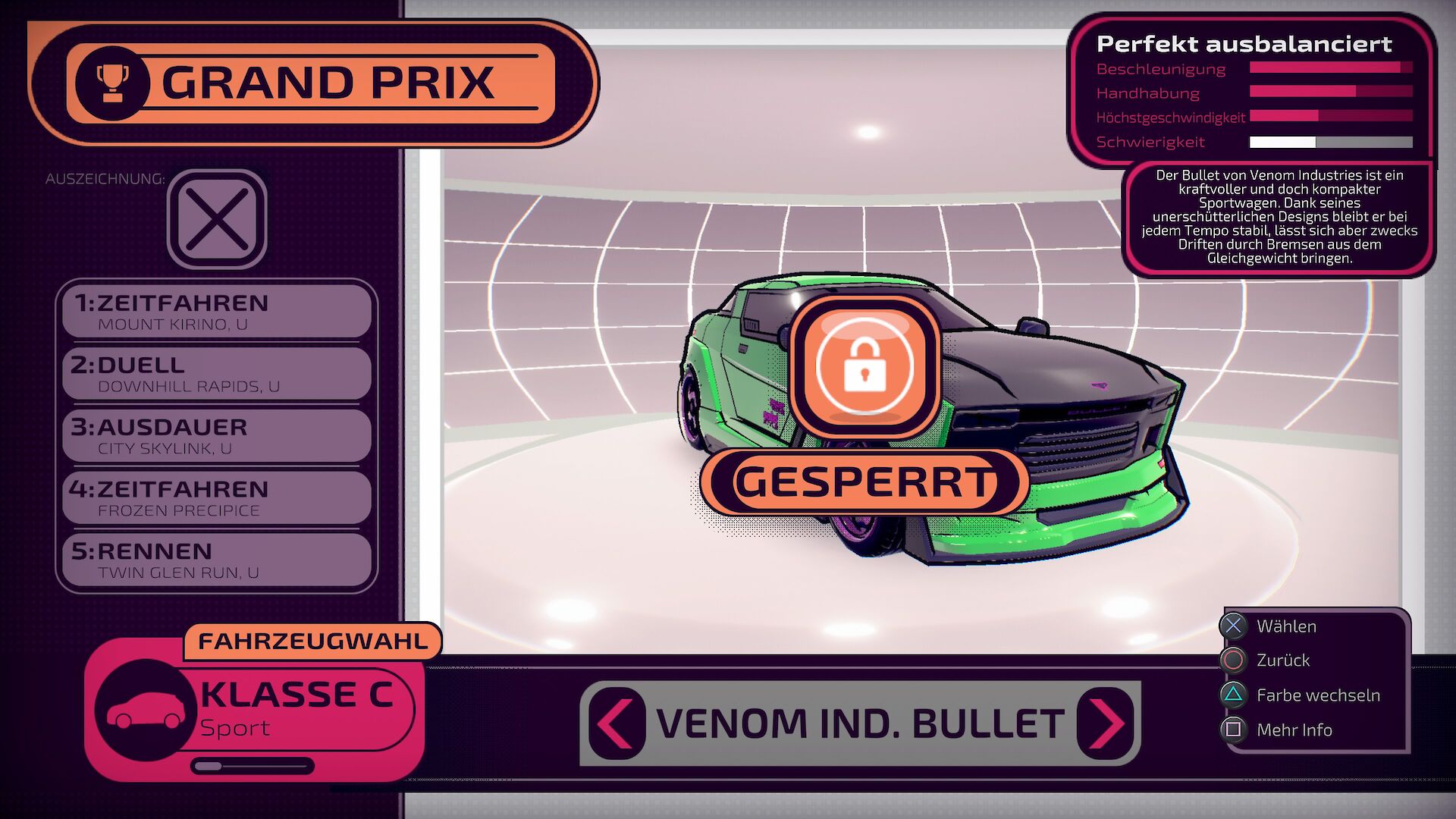This screenshot has width=1456, height=819.
Task: Open the 4: Zeitfahren Frozen Precipice event
Action: coord(217,498)
